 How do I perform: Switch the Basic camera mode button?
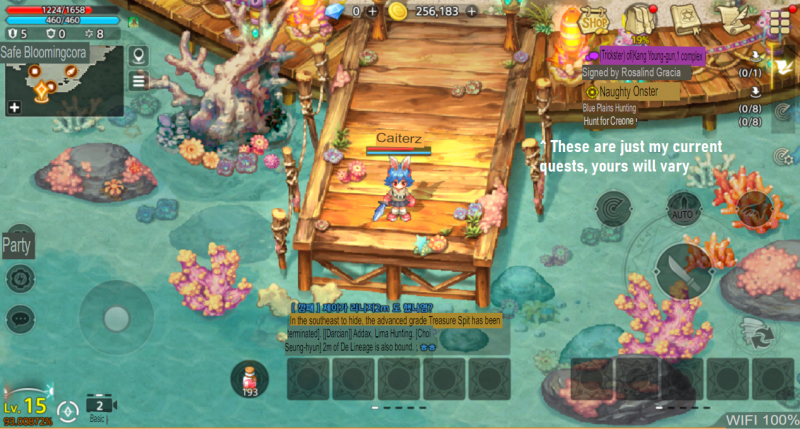tap(100, 406)
